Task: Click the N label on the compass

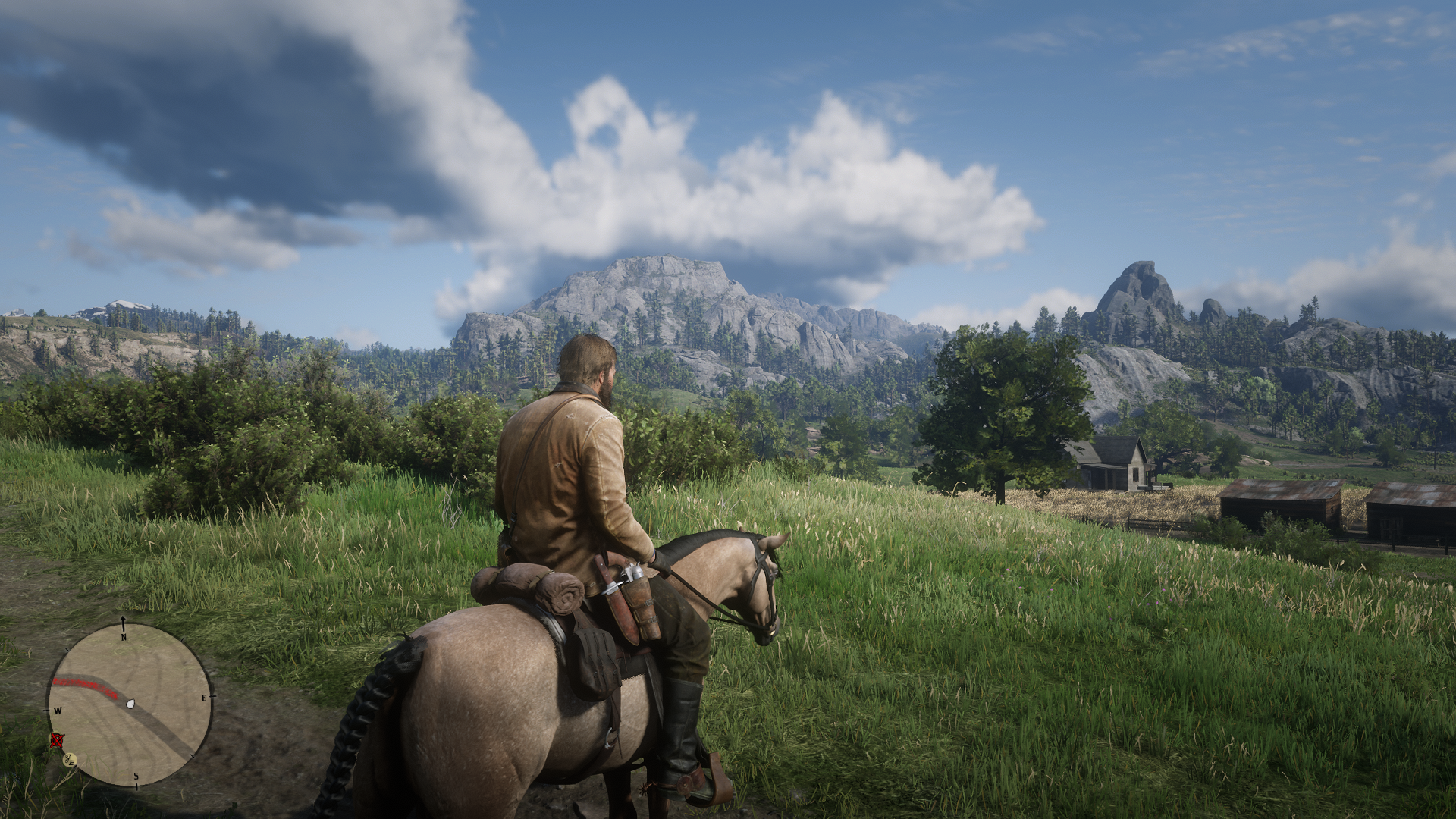Action: [124, 636]
